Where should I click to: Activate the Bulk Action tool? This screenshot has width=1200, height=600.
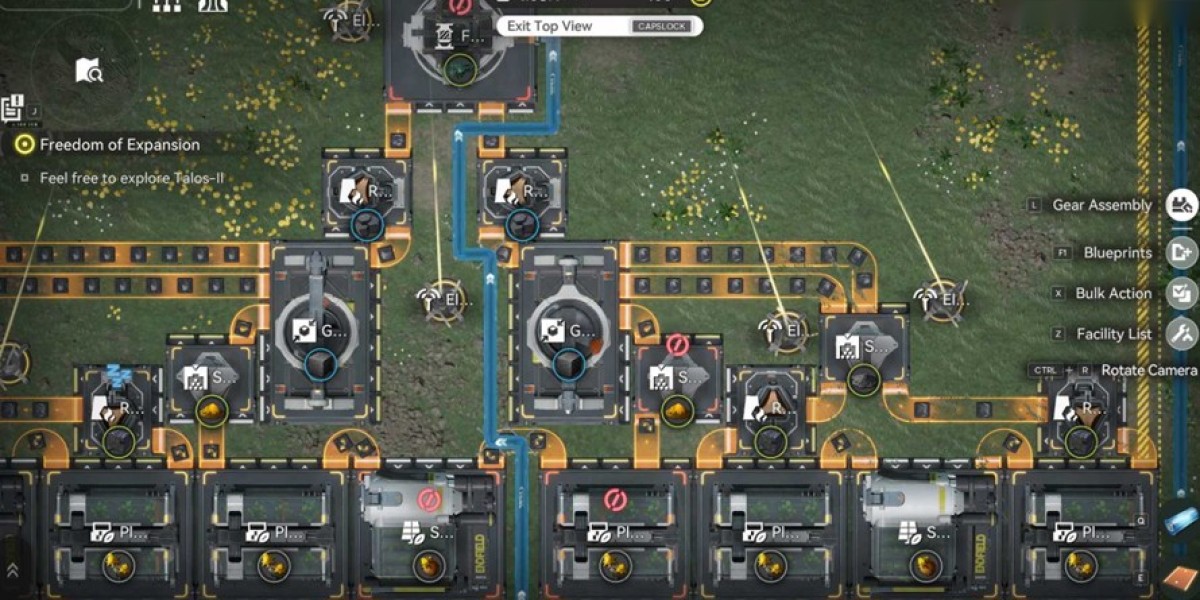point(1181,293)
